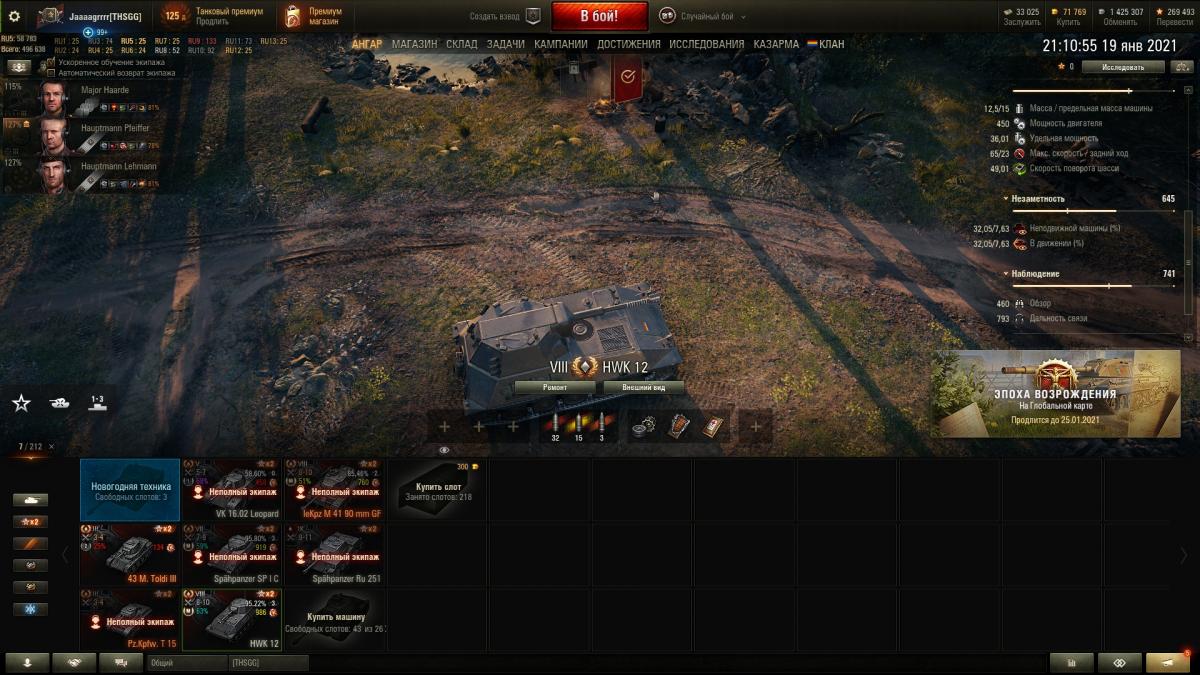This screenshot has height=675, width=1200.
Task: Open the settings gear menu
Action: [x=14, y=16]
